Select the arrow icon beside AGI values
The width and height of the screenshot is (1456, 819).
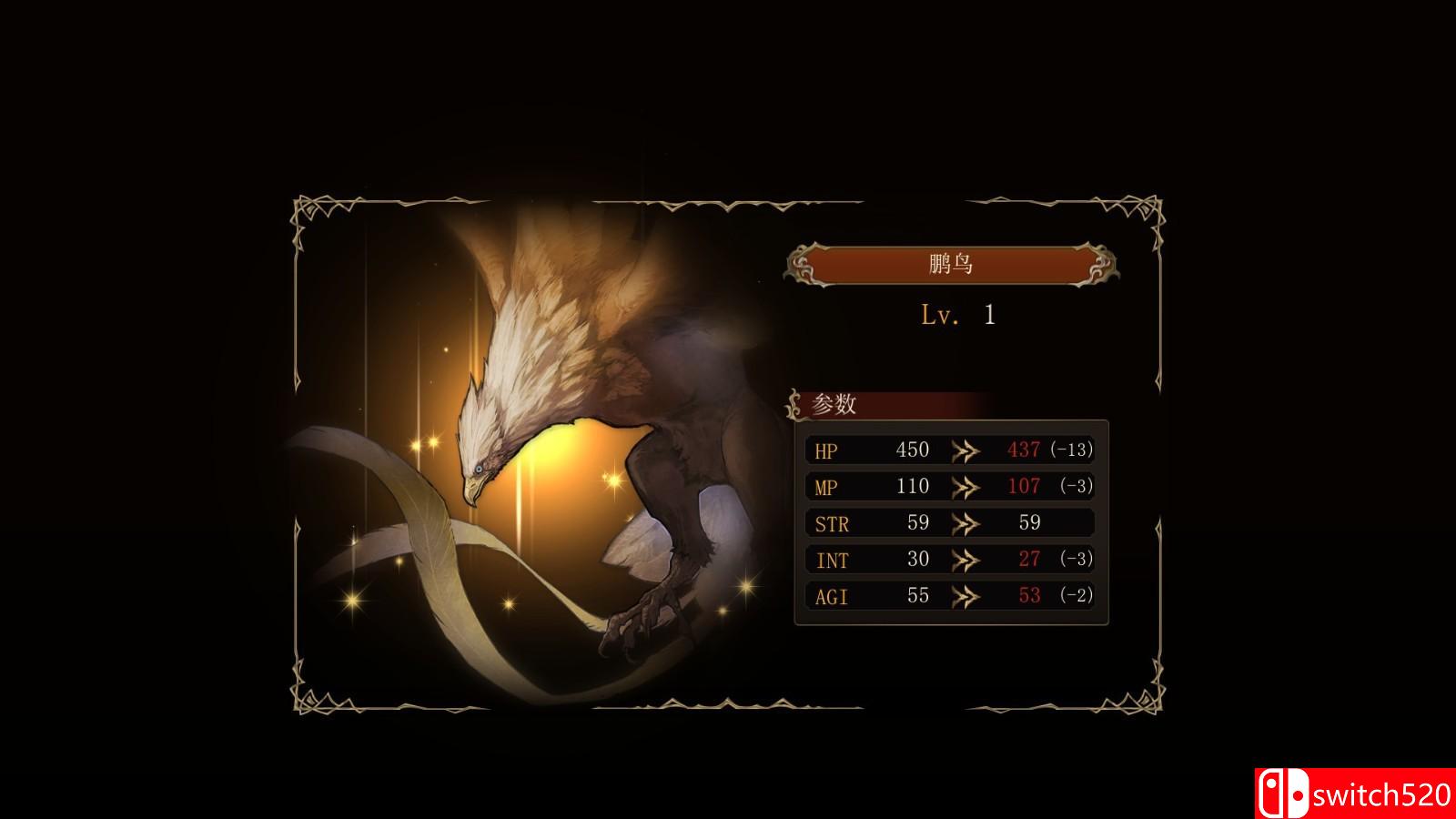[967, 595]
